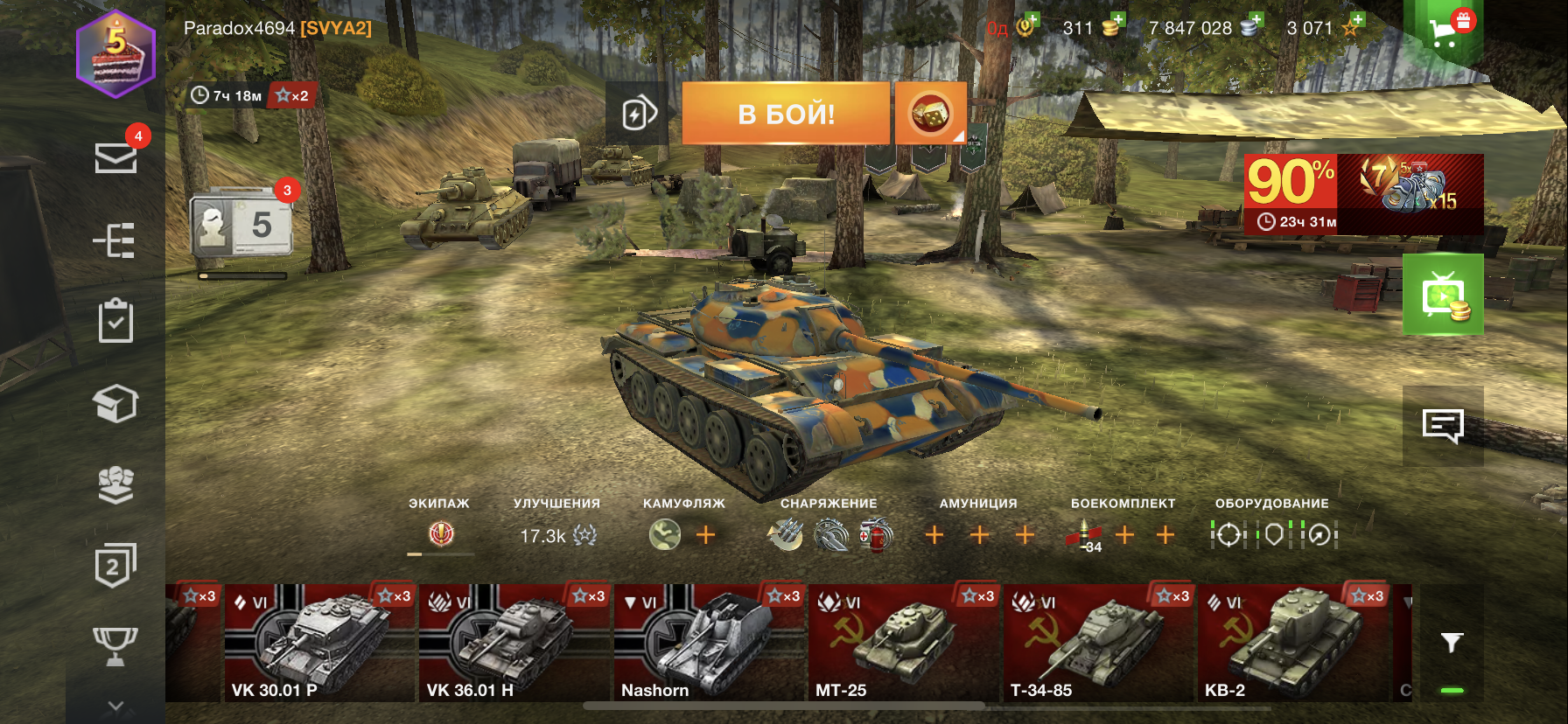The width and height of the screenshot is (1568, 724).
Task: Open the mail inbox envelope icon
Action: click(115, 158)
